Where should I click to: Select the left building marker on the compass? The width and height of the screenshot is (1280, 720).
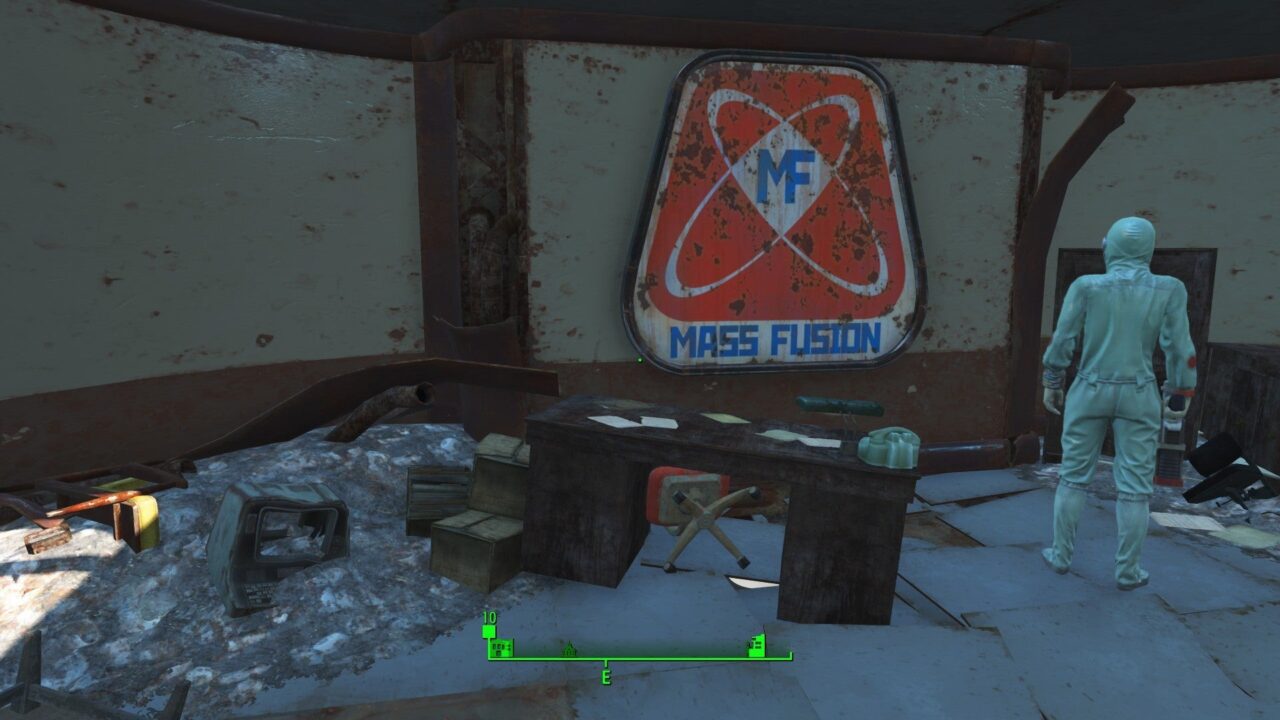coord(501,648)
